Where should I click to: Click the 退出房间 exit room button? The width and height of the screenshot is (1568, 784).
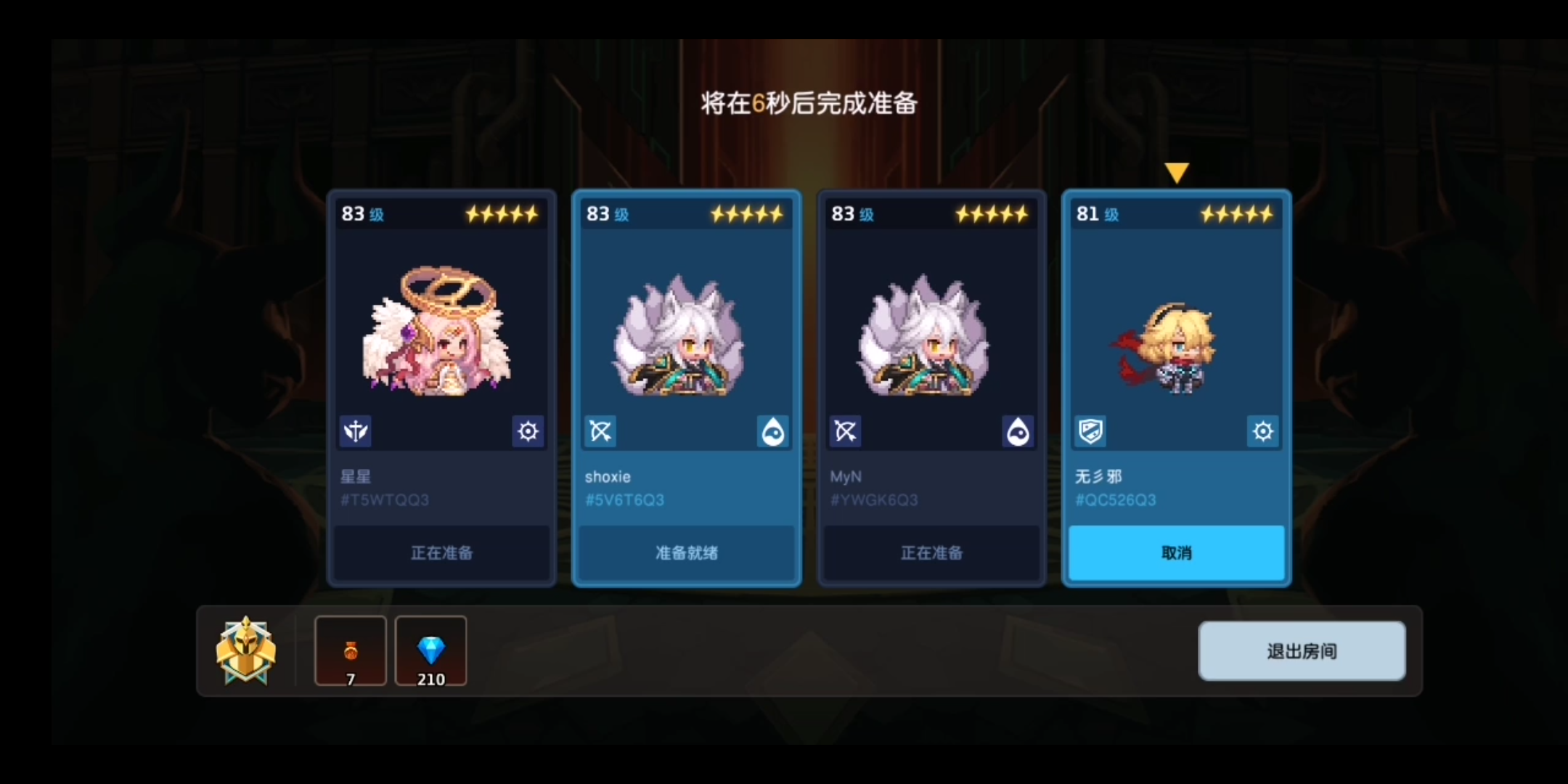[1302, 651]
